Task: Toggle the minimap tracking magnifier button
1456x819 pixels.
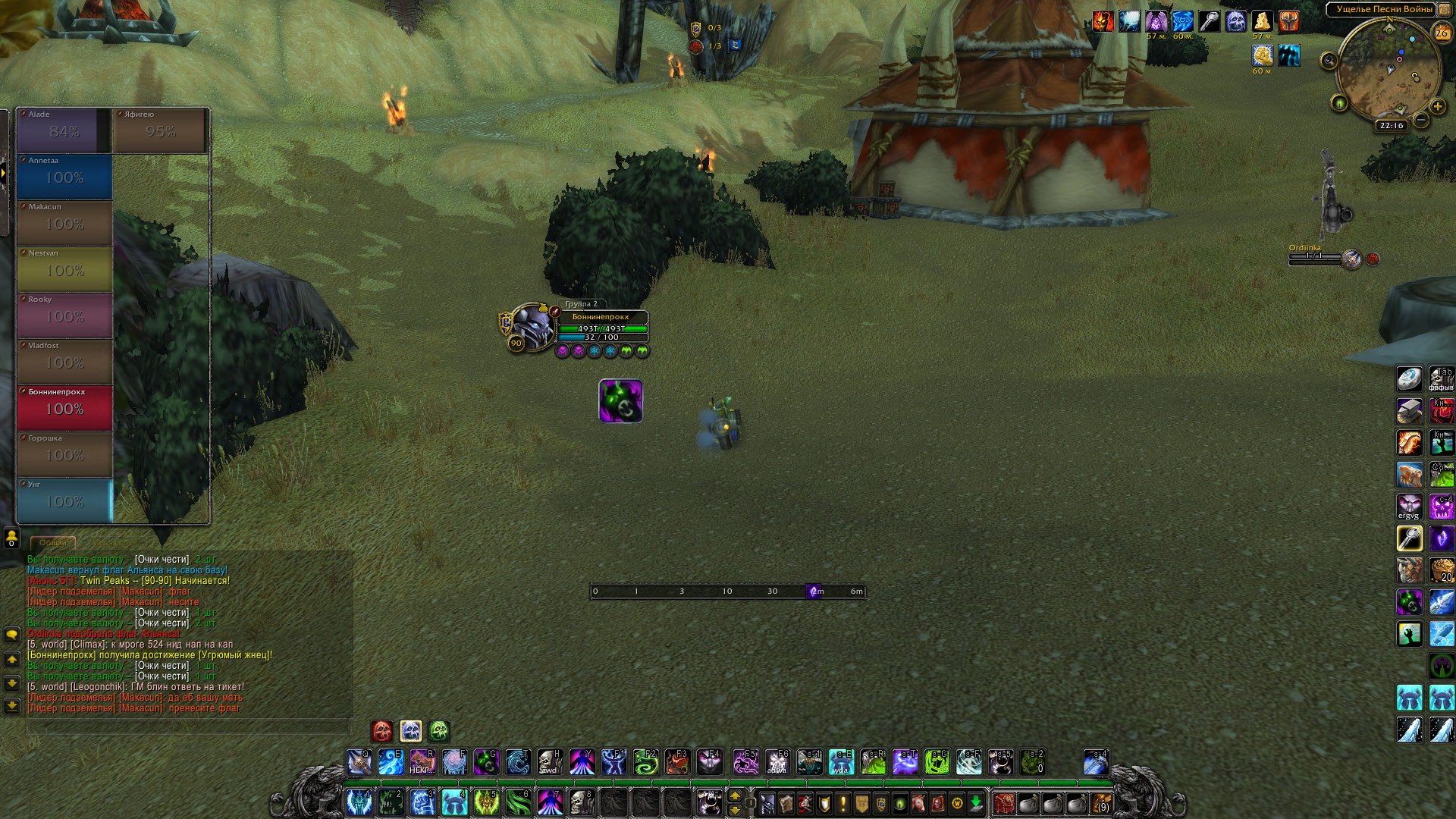Action: (1329, 61)
